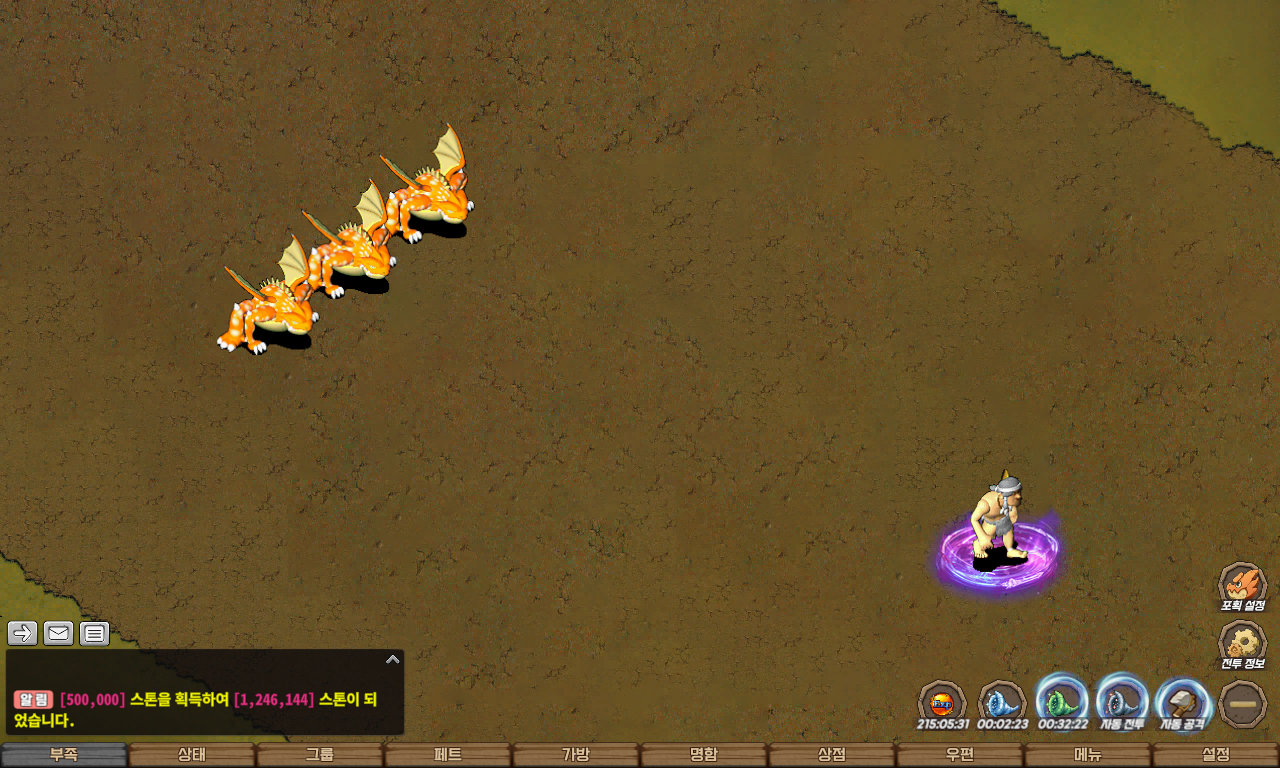Collapse the icon row with minus button
The image size is (1280, 768).
(1243, 703)
